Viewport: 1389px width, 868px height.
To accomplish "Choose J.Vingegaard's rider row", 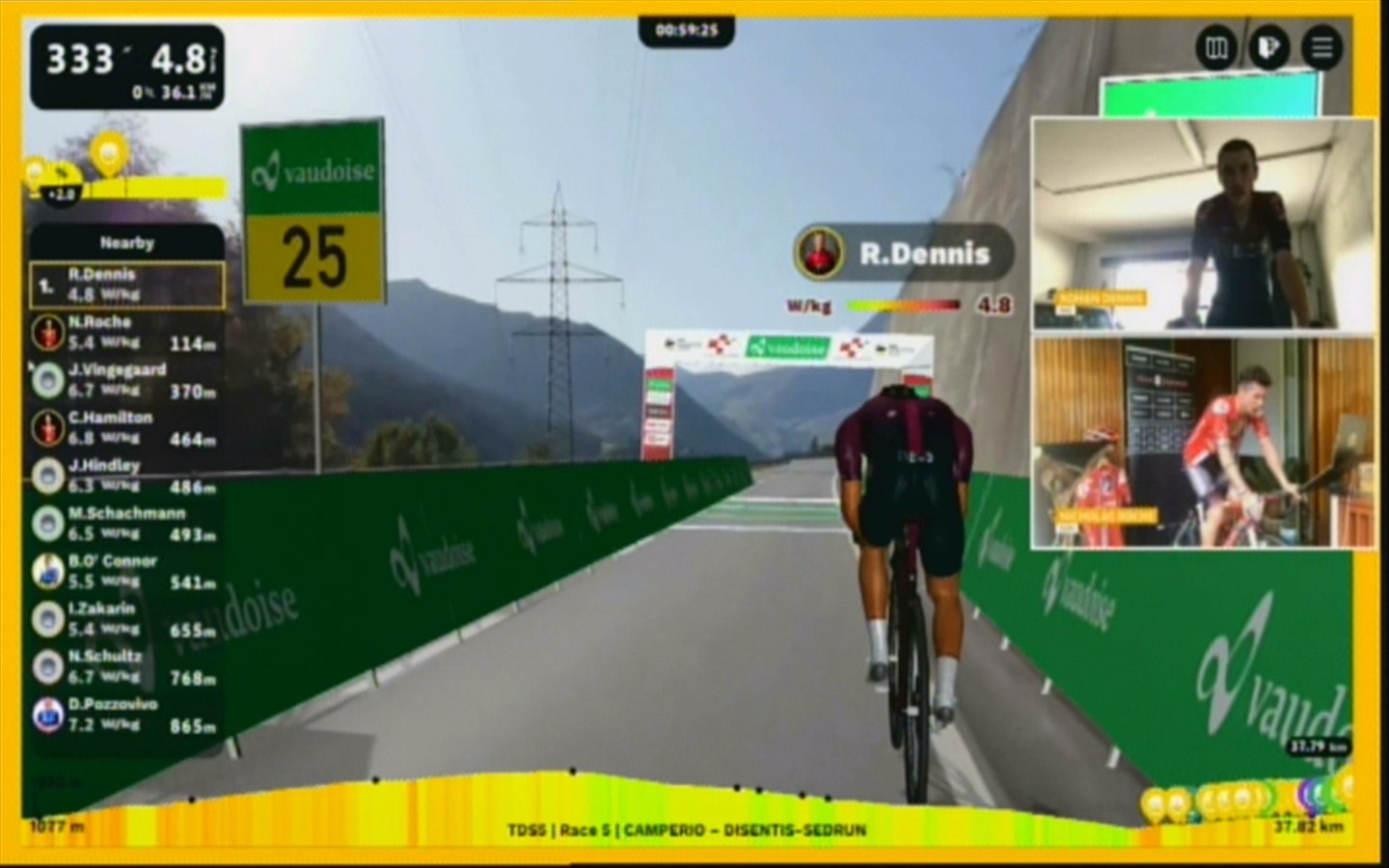I will (127, 380).
